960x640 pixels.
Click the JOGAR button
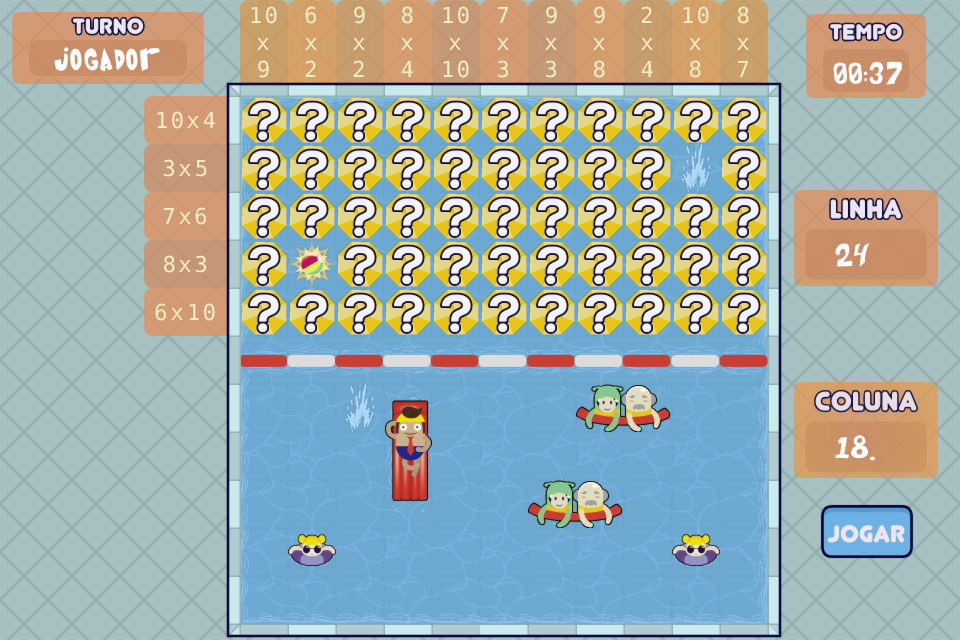point(866,531)
